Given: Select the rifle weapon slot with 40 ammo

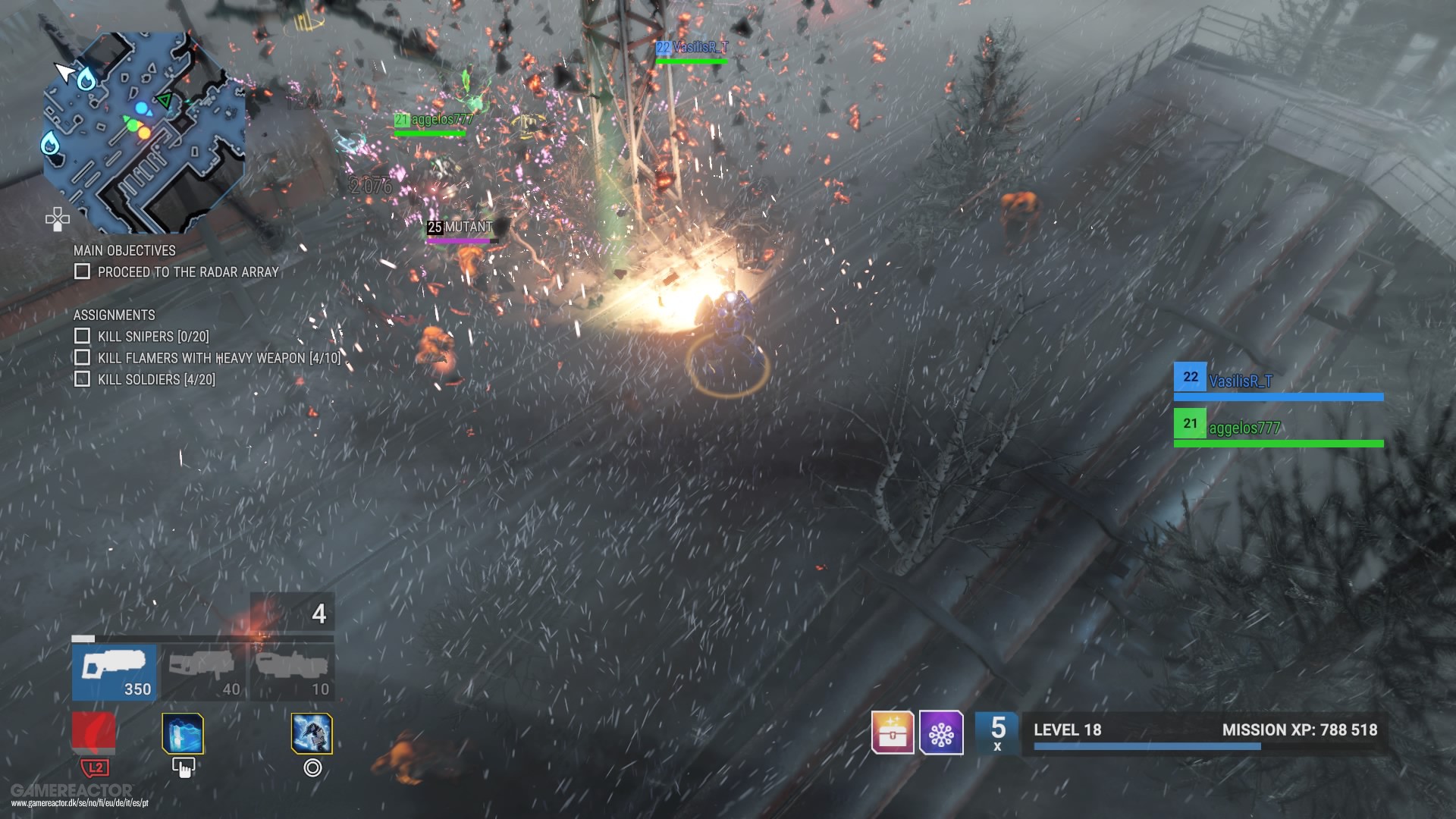Looking at the screenshot, I should 203,671.
